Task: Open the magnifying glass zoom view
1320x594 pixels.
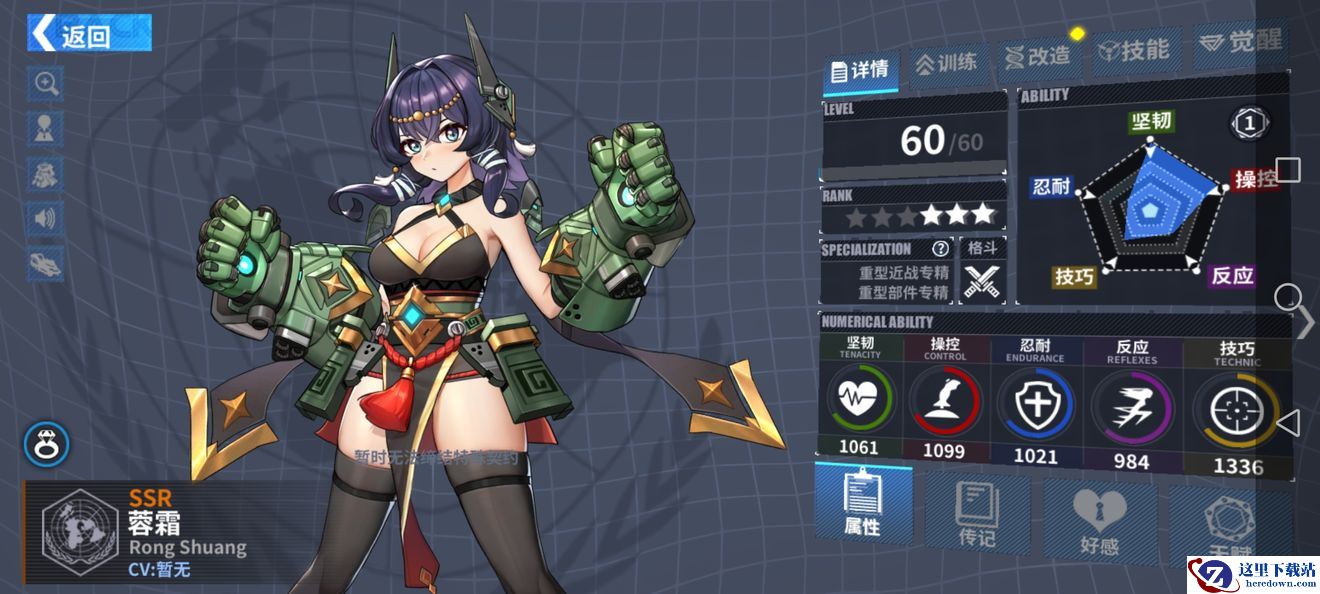Action: point(46,83)
